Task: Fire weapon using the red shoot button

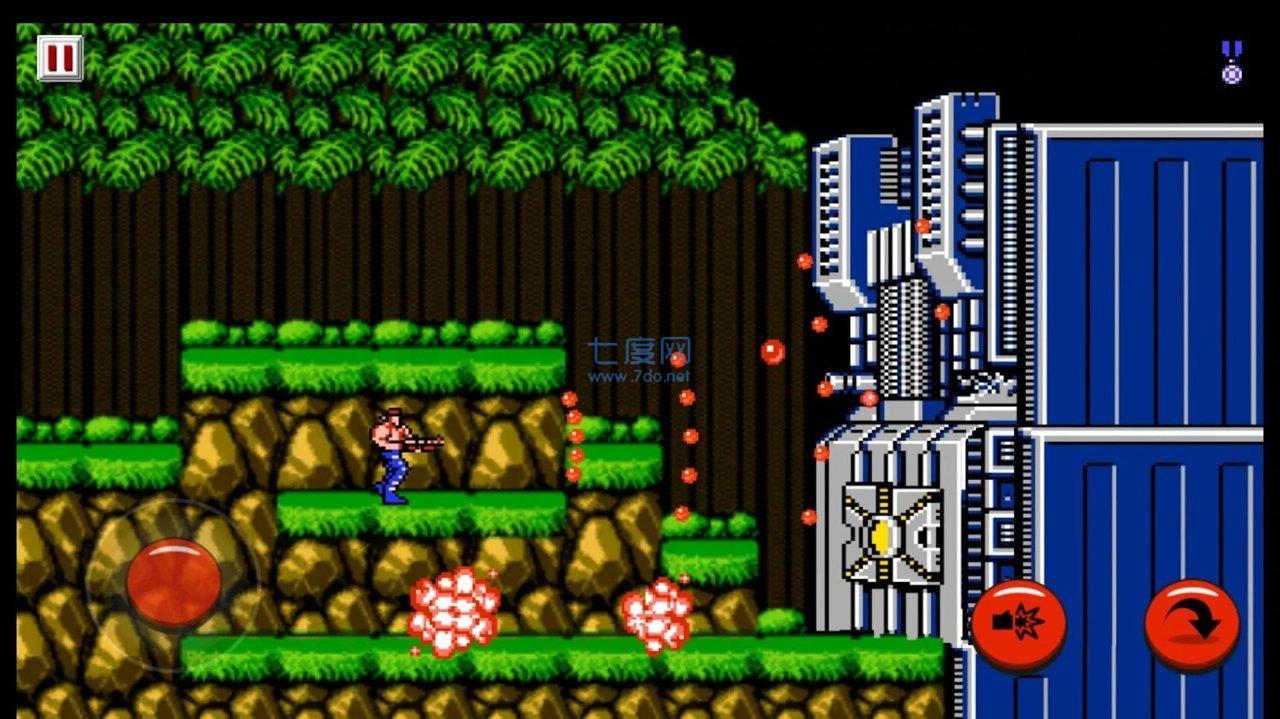Action: coord(1018,626)
